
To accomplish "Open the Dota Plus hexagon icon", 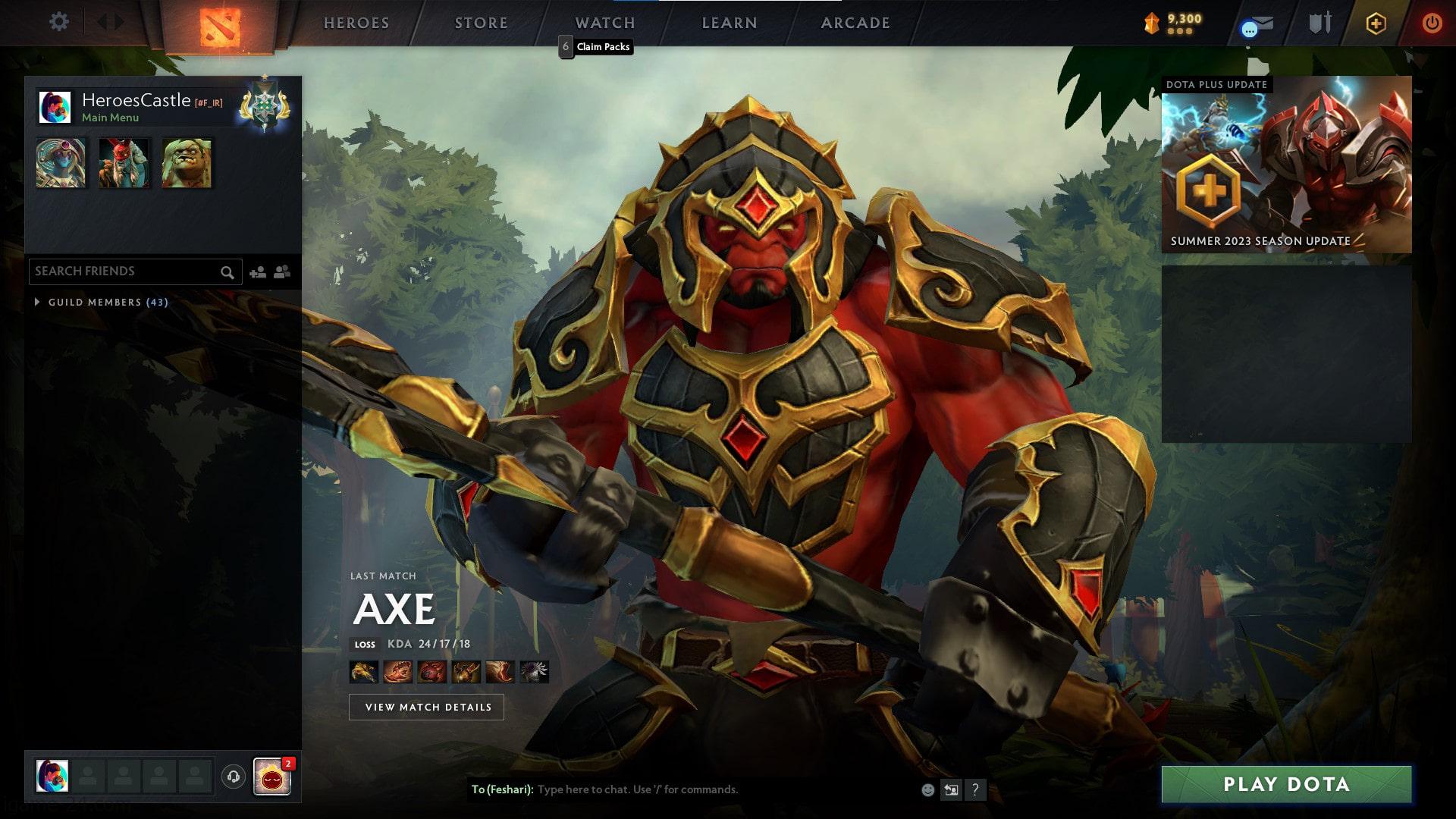I will click(x=1376, y=24).
